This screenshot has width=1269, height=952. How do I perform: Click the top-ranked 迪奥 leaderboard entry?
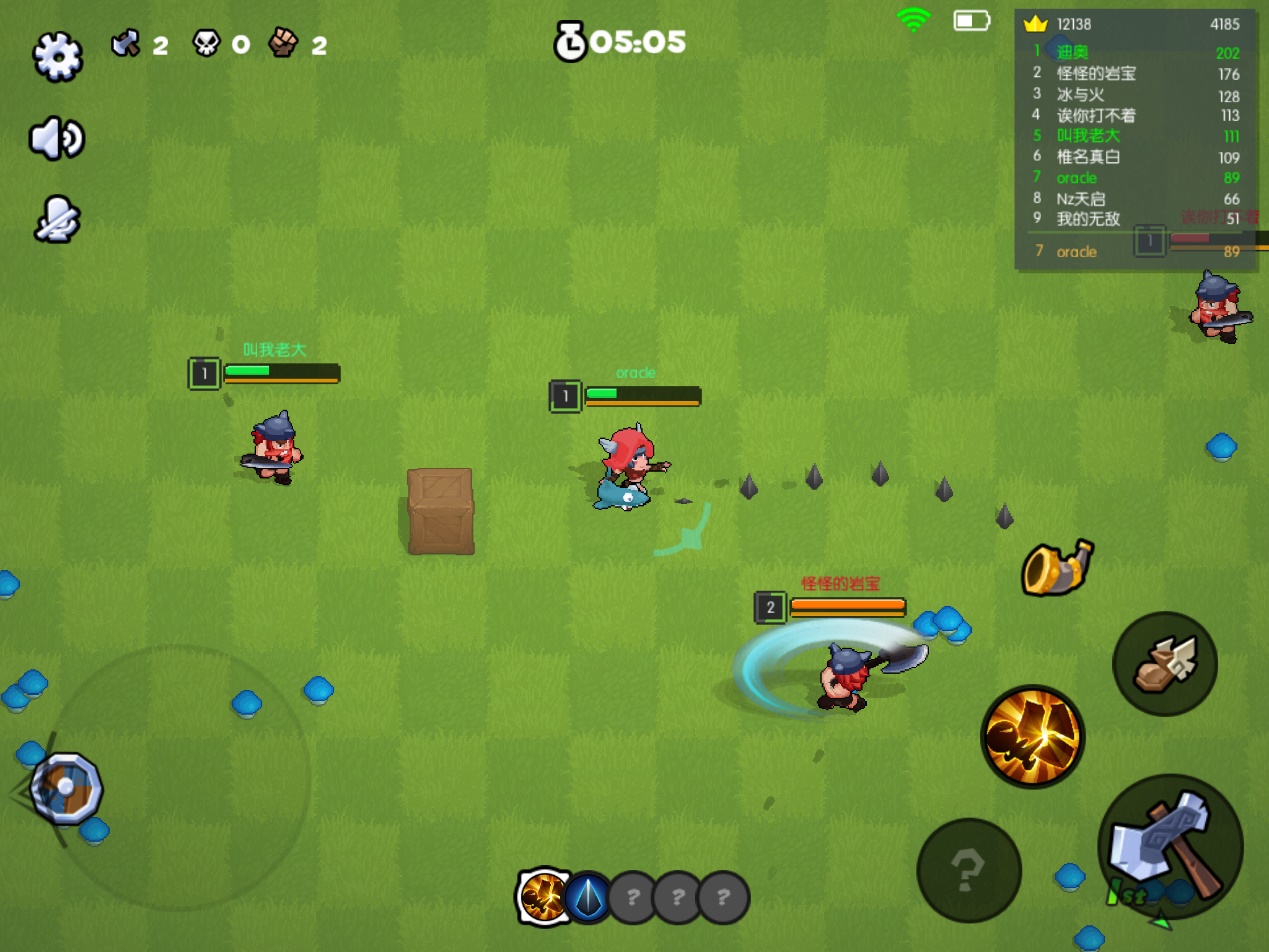[1136, 53]
